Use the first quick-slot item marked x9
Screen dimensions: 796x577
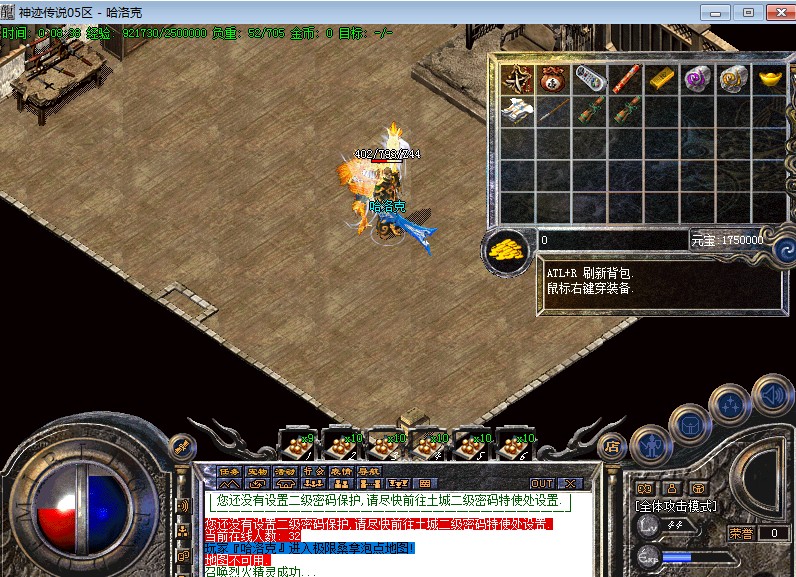(x=299, y=445)
